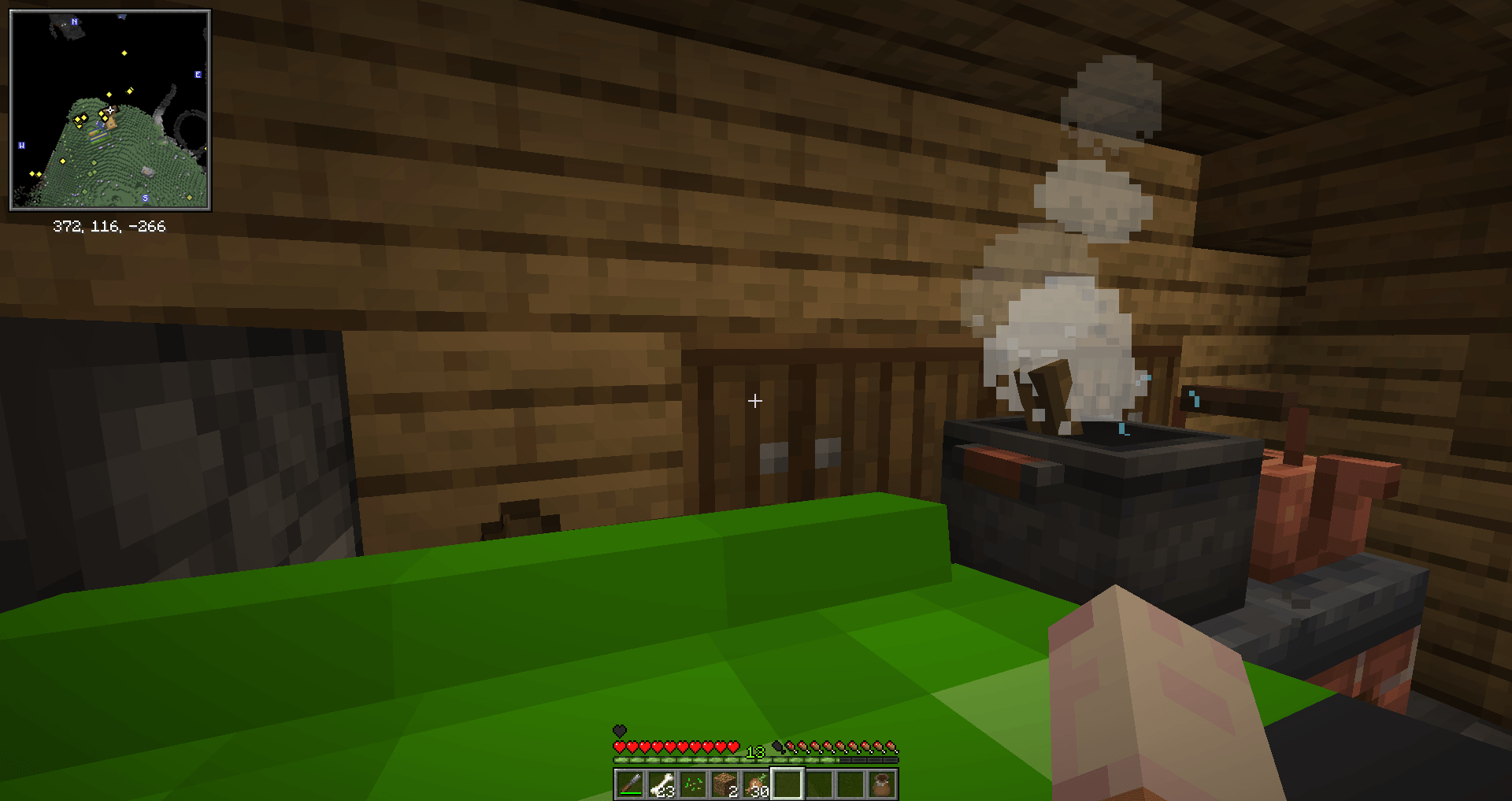
Task: Select the stack of 23 bones
Action: (x=662, y=782)
